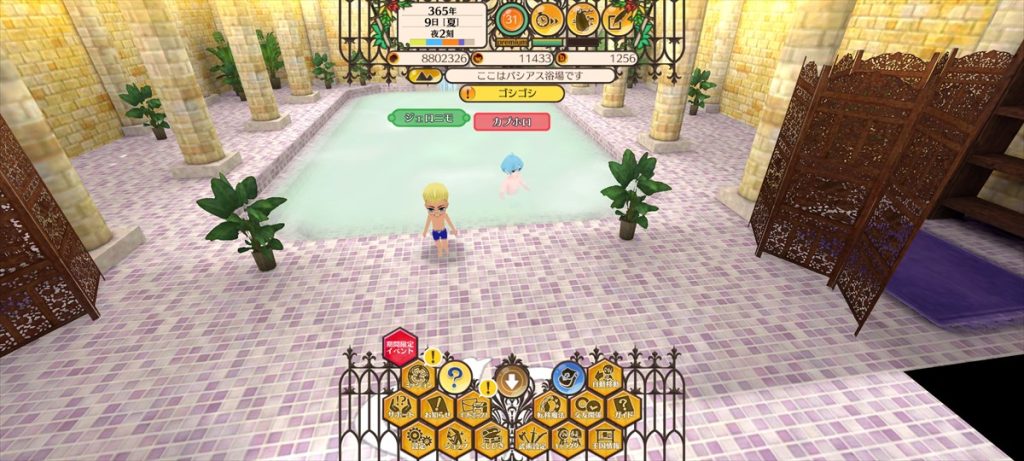Show 王国情報 kingdom information
This screenshot has height=461, width=1024.
(x=605, y=438)
